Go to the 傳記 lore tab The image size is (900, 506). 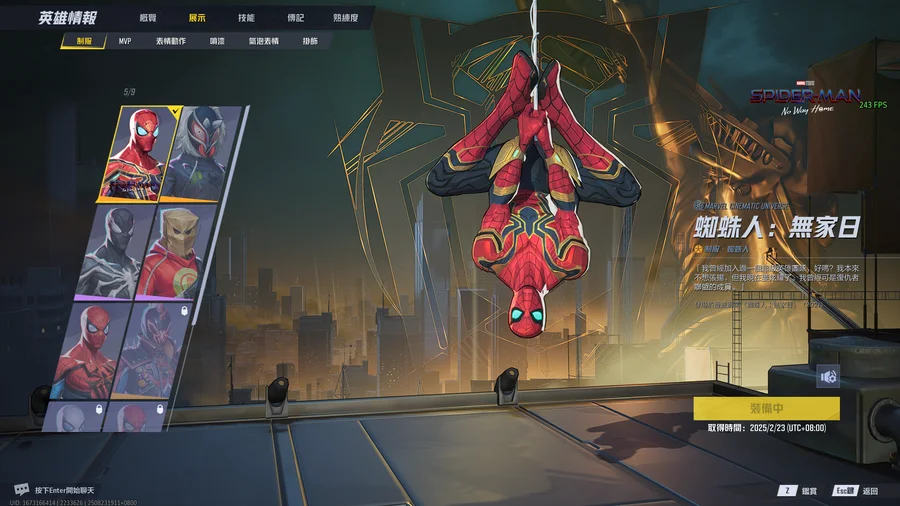tap(295, 18)
